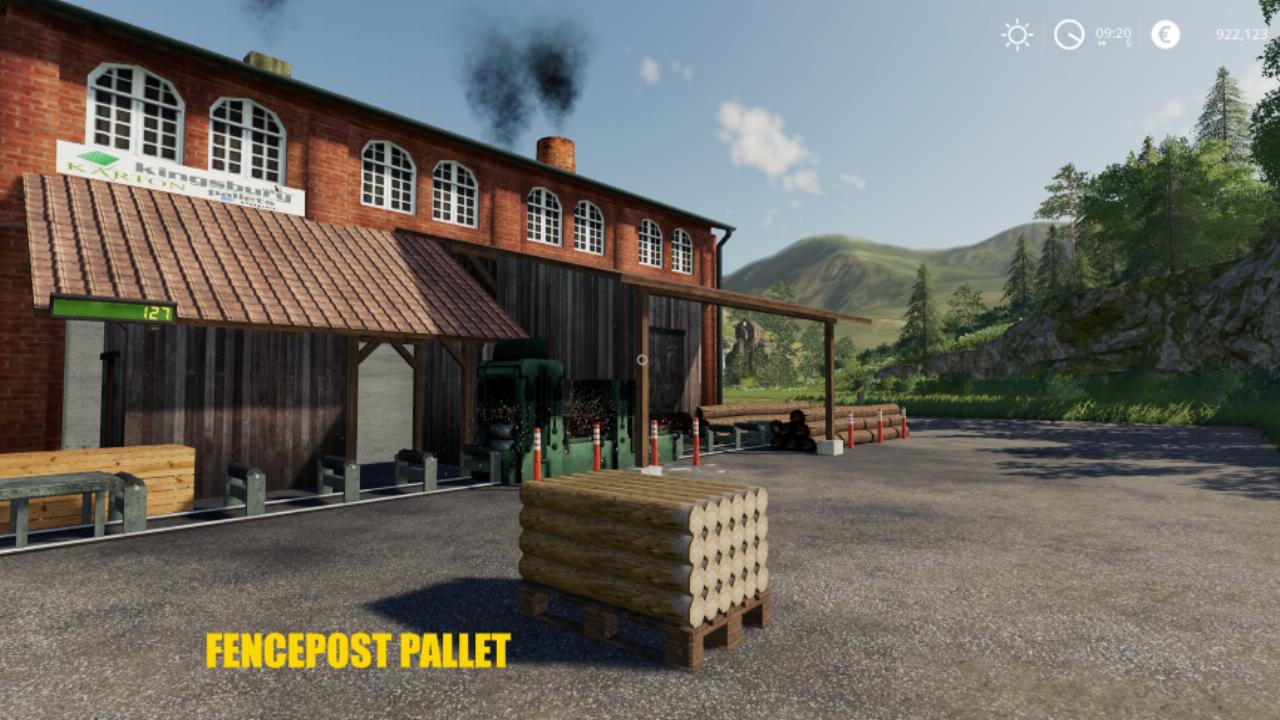Expand the 09:20 clock time display

point(1112,31)
